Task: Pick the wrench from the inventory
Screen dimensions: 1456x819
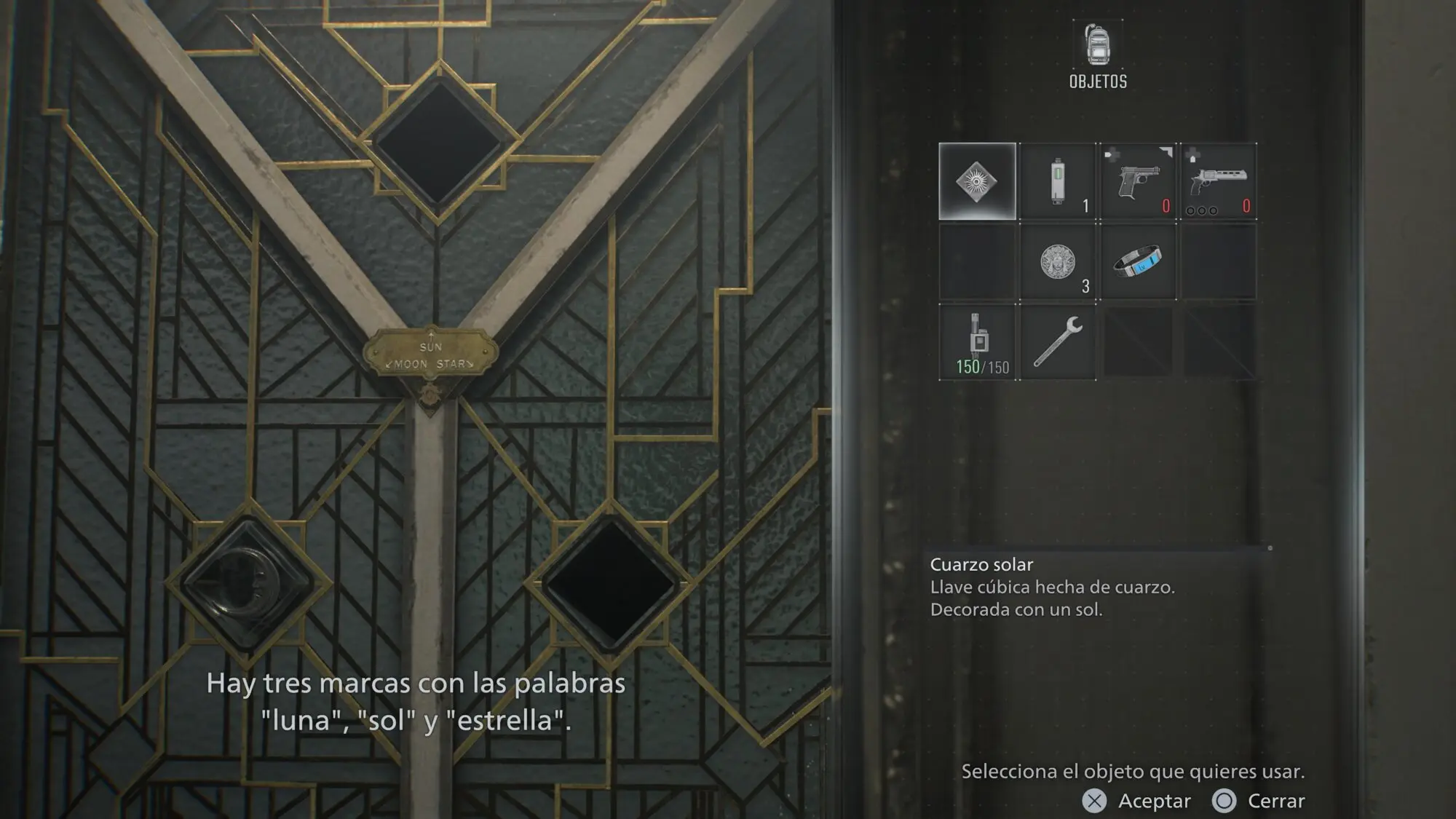Action: pos(1058,342)
